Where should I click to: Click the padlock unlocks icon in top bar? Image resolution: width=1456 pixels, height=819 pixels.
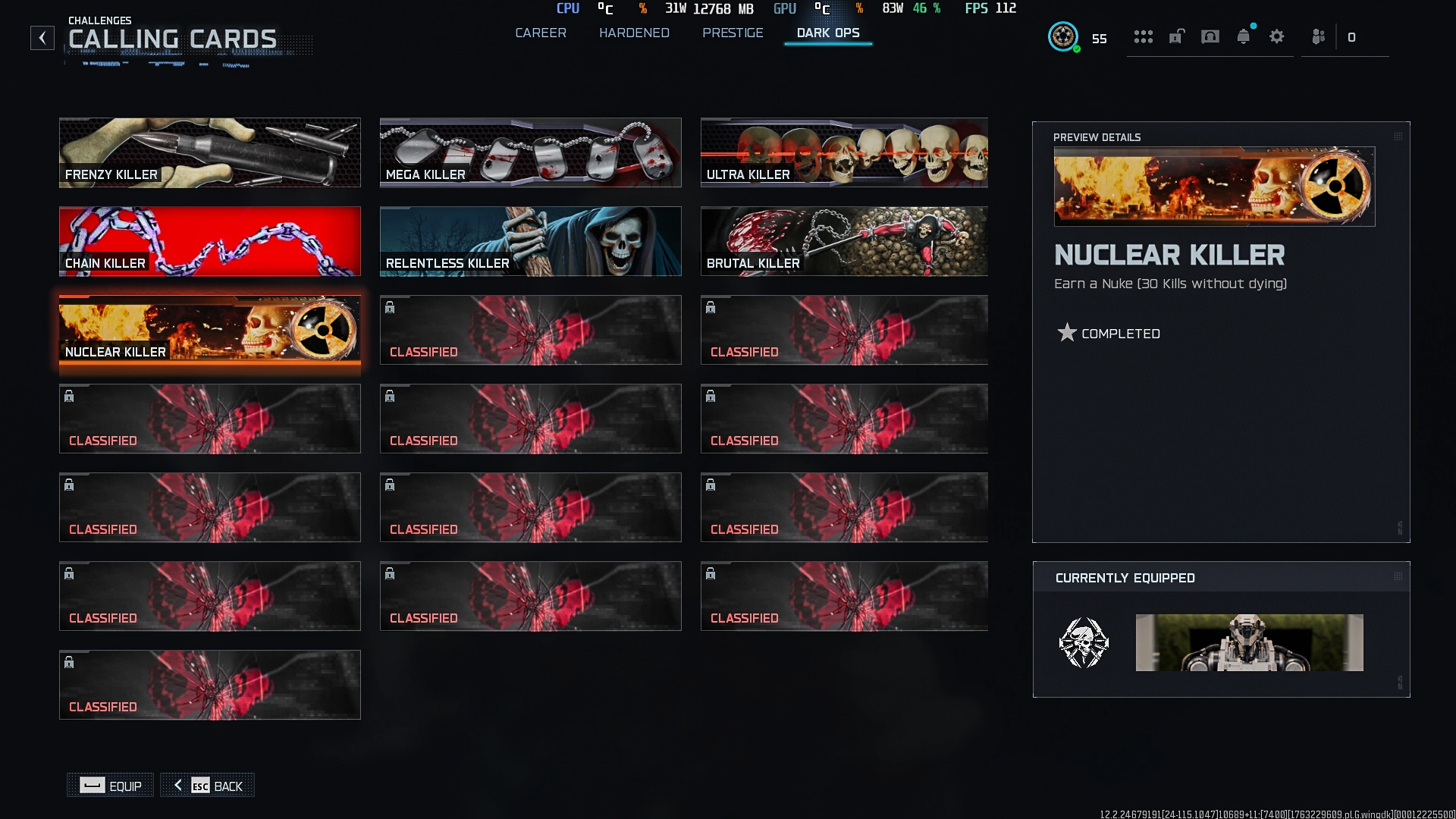tap(1176, 36)
